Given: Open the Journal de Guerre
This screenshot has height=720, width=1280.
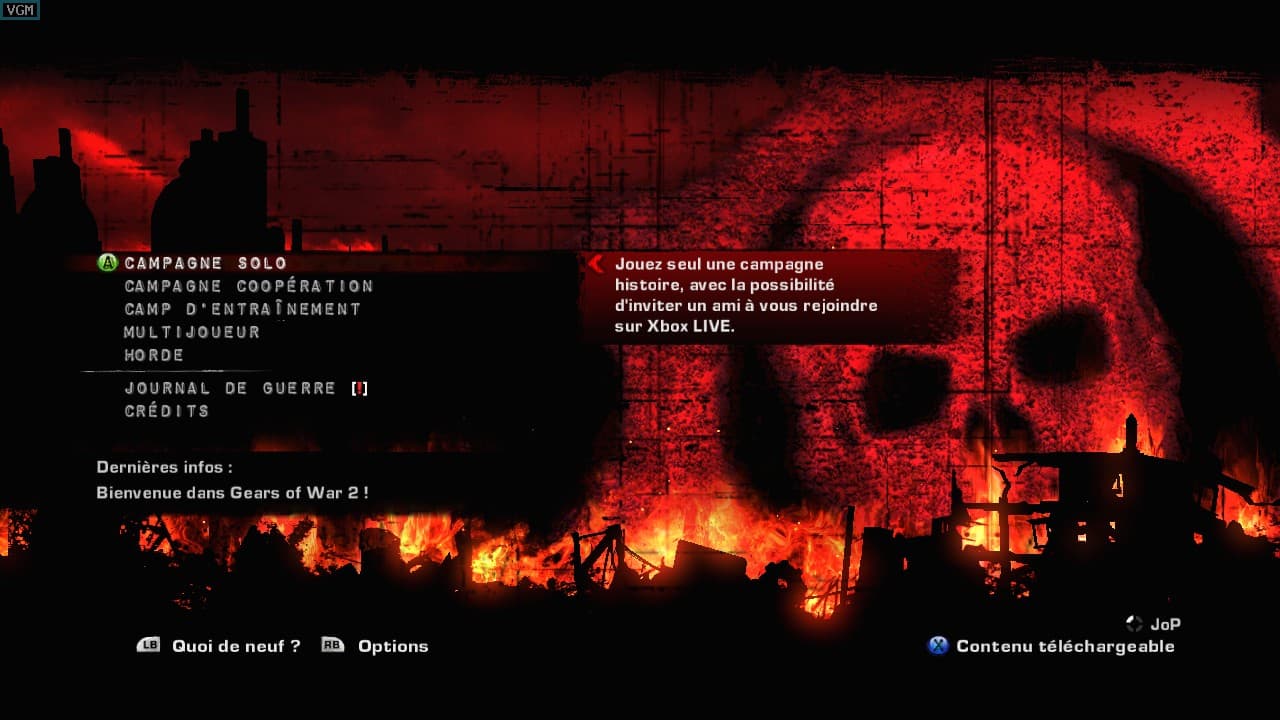Looking at the screenshot, I should (x=228, y=388).
